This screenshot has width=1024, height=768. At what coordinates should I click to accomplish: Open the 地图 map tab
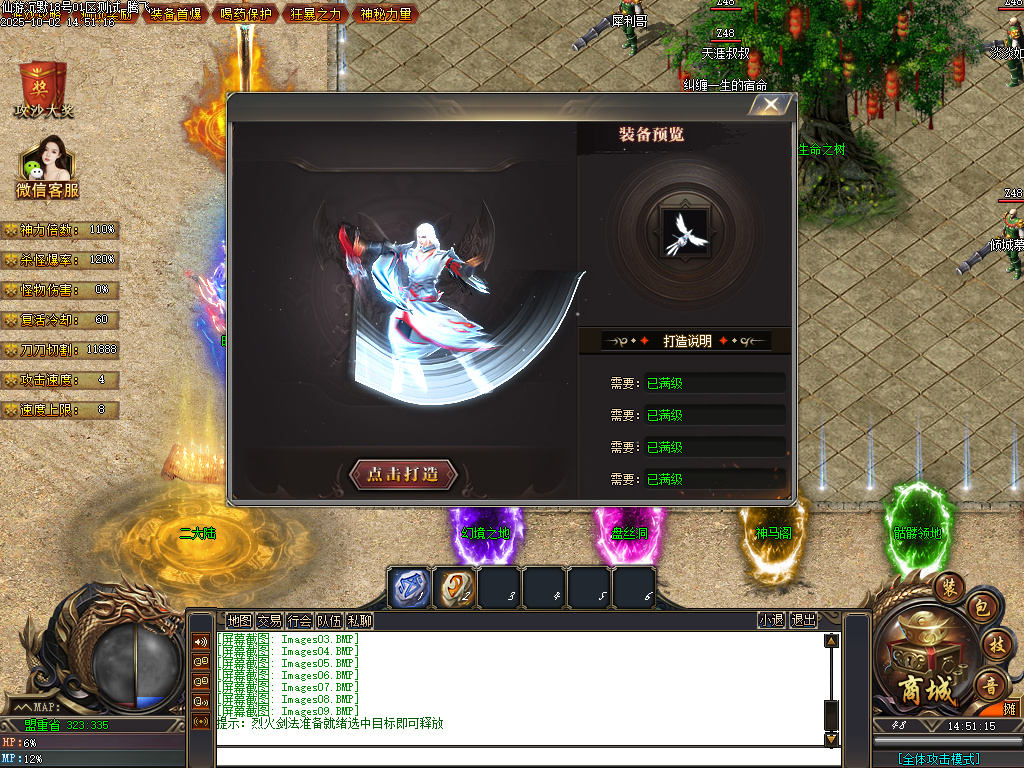pos(239,621)
